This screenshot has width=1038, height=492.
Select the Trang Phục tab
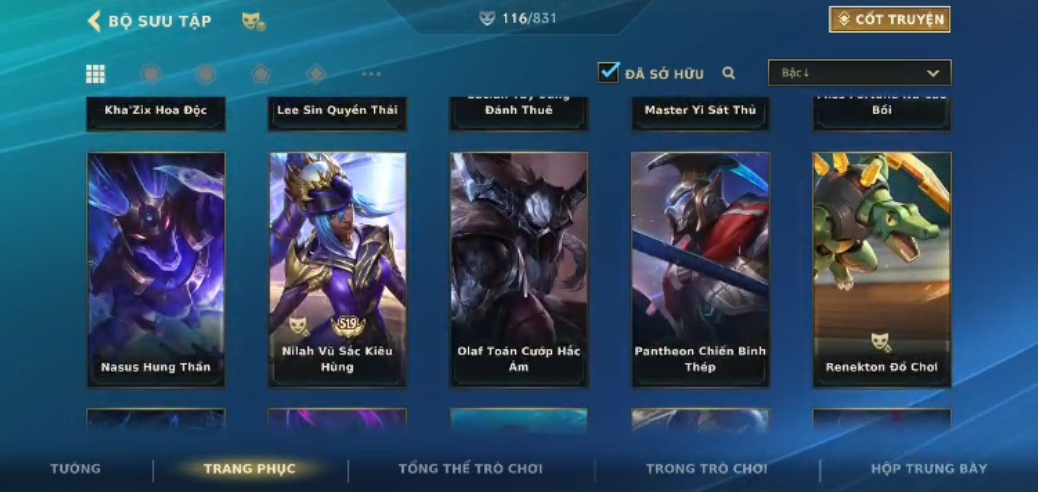pyautogui.click(x=250, y=469)
